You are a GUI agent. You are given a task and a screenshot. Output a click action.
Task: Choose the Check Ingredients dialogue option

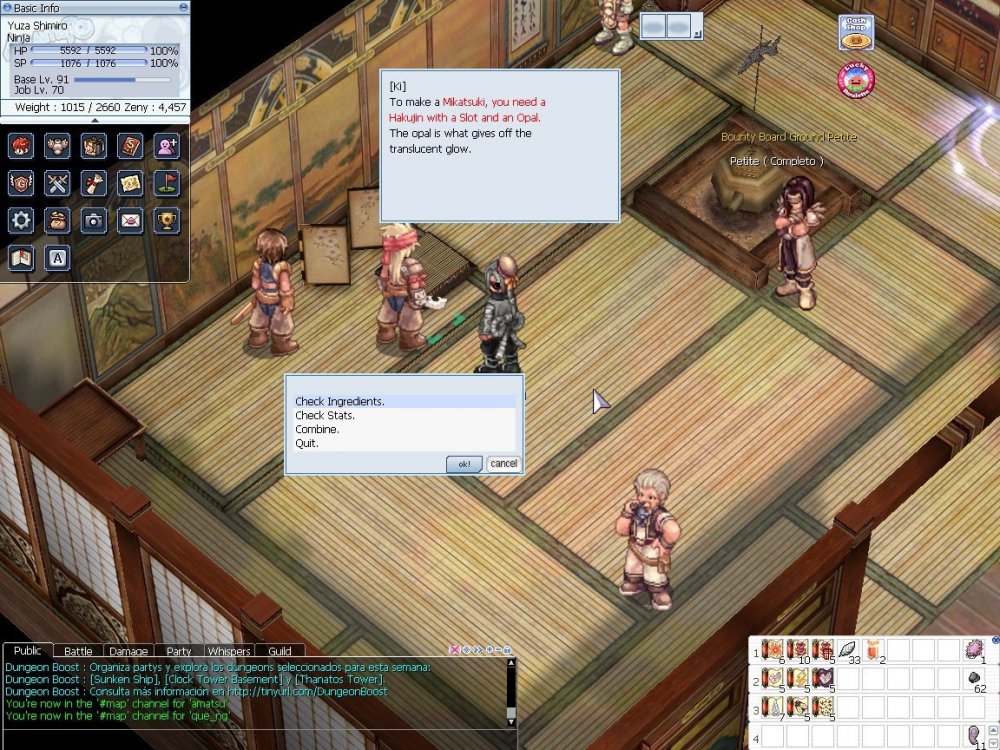tap(340, 402)
